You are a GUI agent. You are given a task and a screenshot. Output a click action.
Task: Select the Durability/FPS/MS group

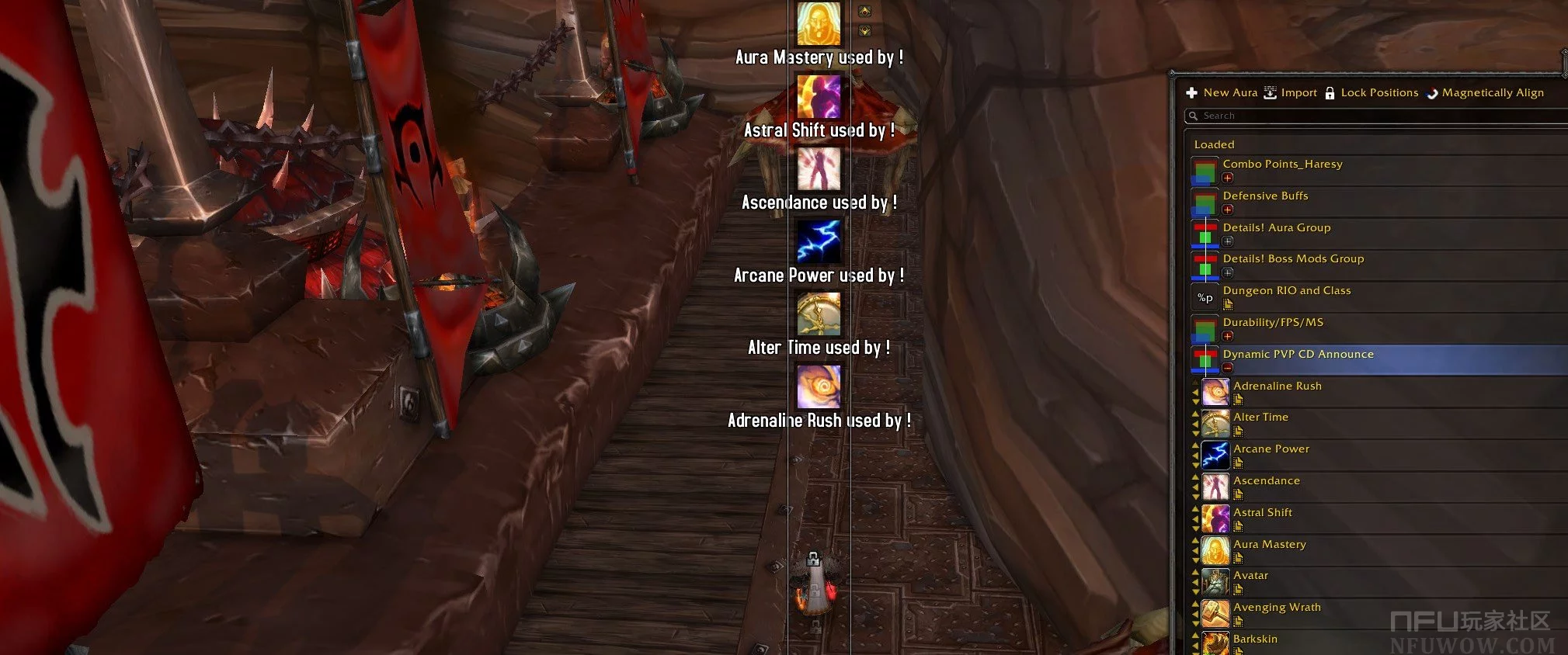coord(1273,323)
